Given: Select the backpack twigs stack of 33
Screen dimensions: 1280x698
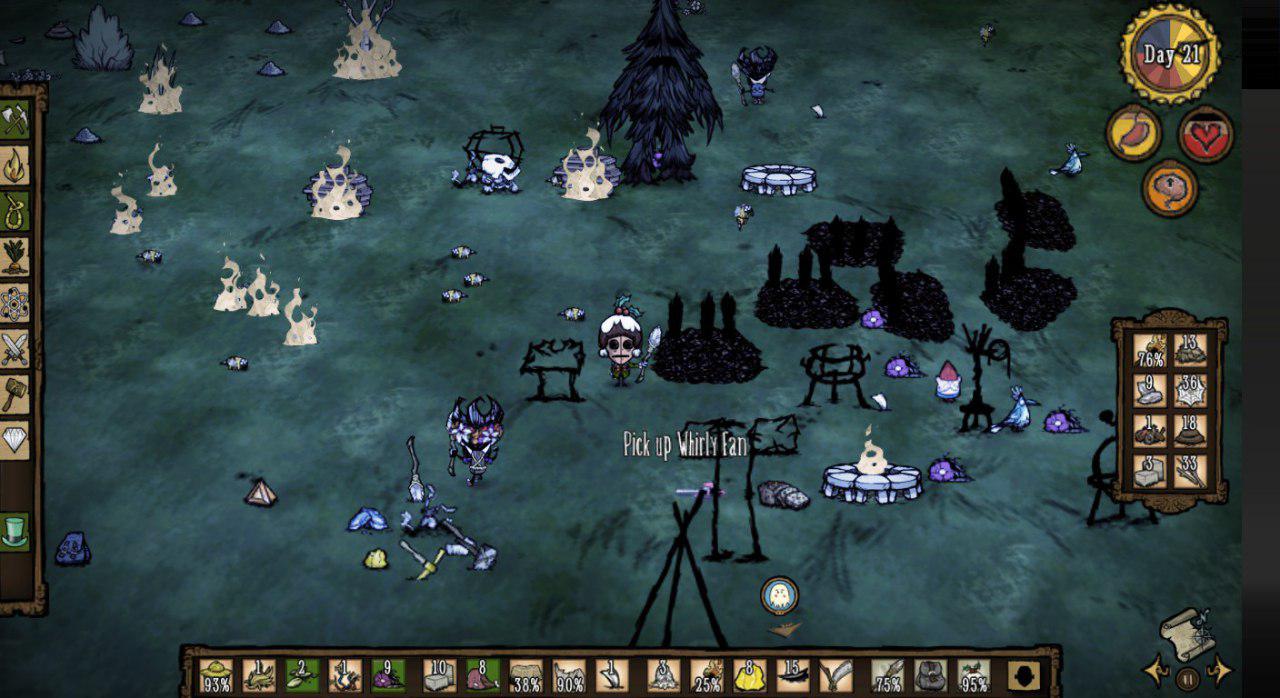Looking at the screenshot, I should pyautogui.click(x=1190, y=471).
